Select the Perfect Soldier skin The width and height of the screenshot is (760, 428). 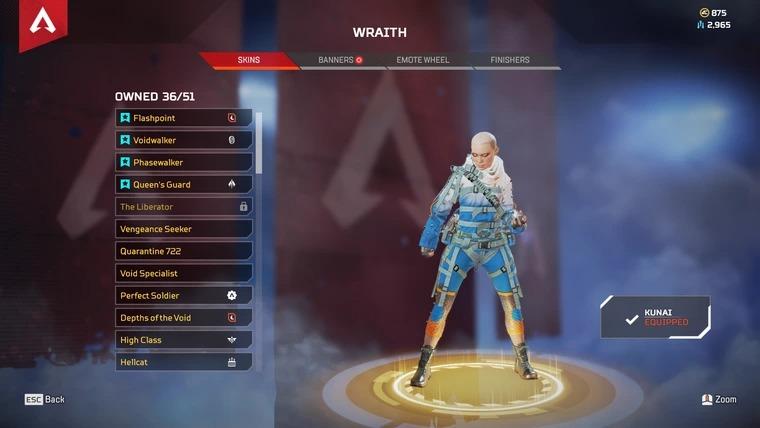click(184, 296)
